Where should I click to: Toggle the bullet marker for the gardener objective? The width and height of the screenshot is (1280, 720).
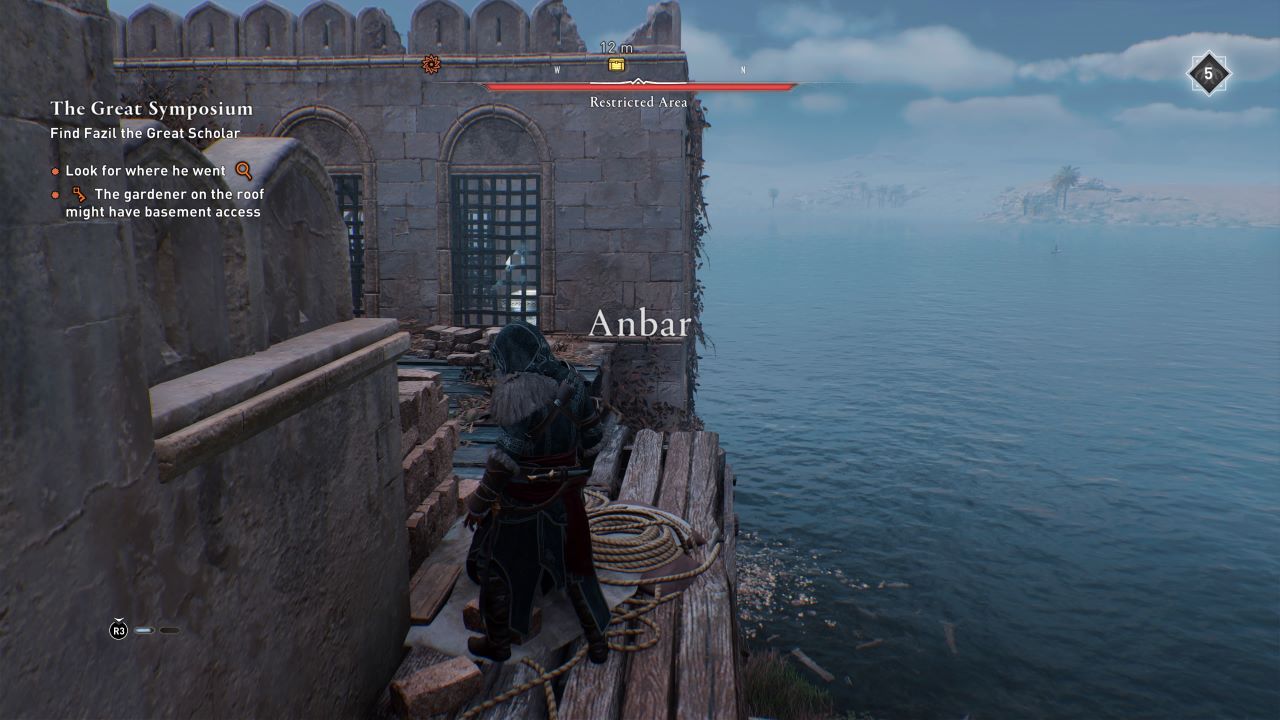pyautogui.click(x=55, y=194)
